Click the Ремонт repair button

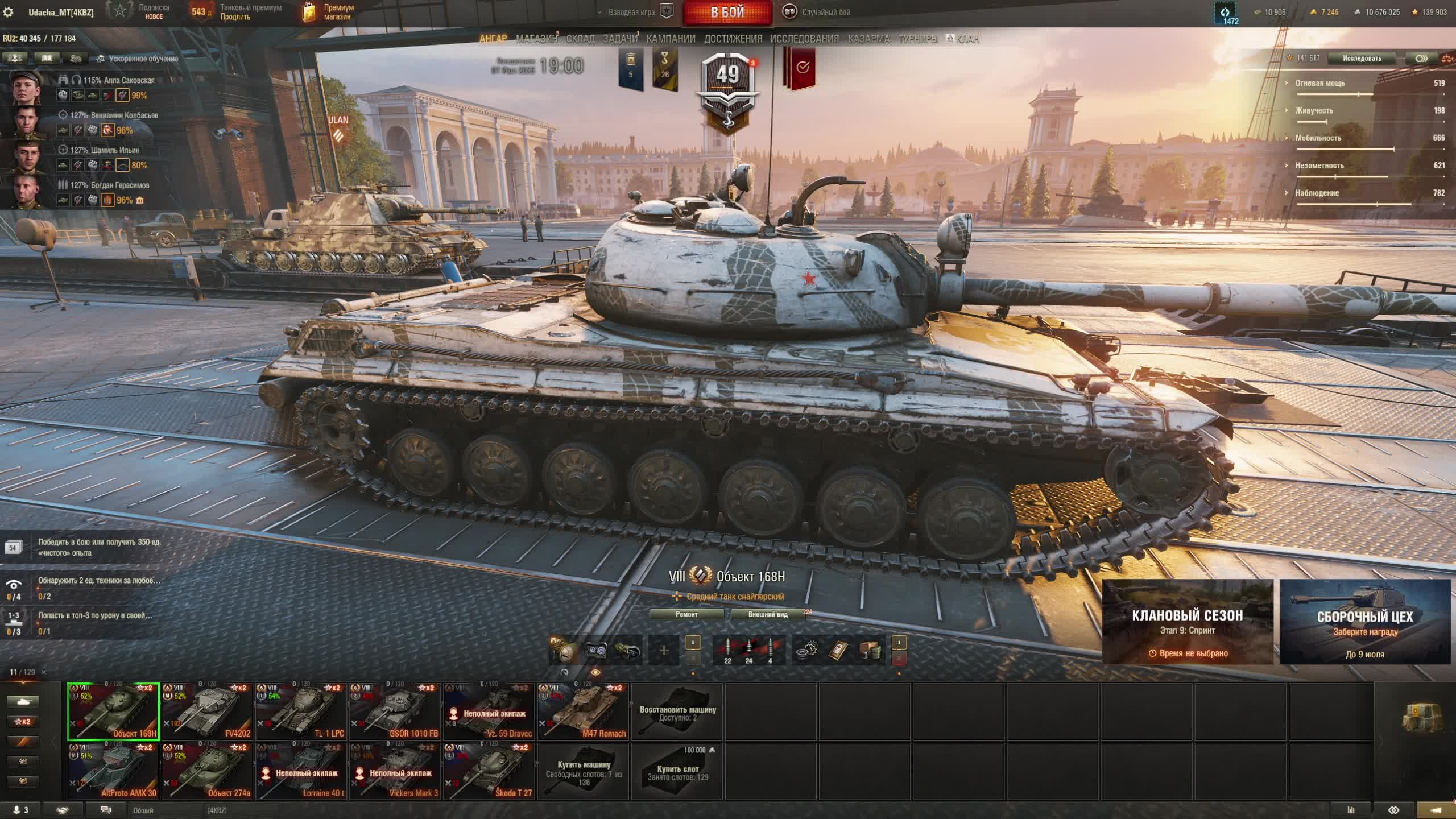point(686,614)
